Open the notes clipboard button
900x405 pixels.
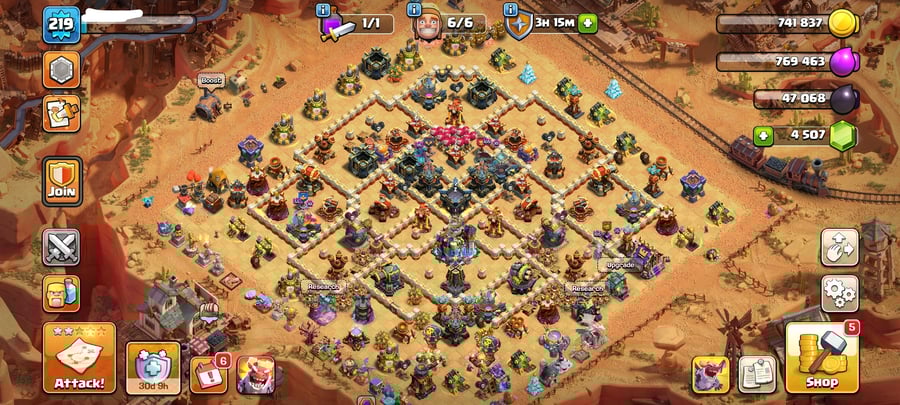[x=757, y=375]
